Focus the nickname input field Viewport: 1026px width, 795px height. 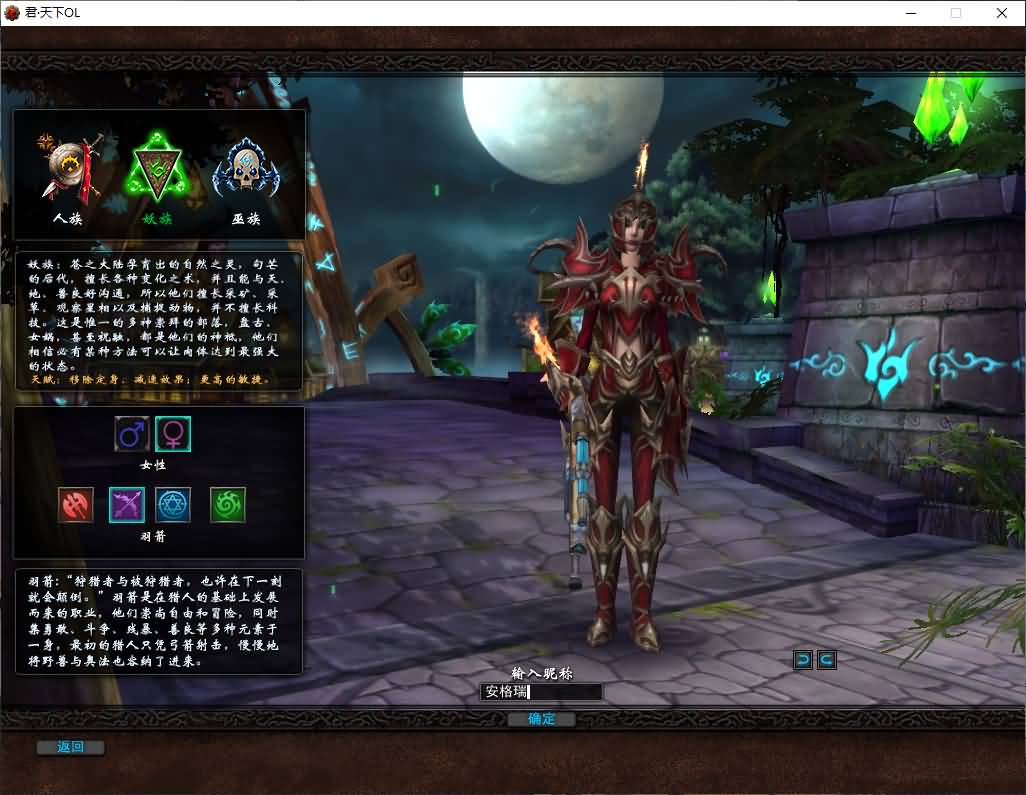[542, 692]
